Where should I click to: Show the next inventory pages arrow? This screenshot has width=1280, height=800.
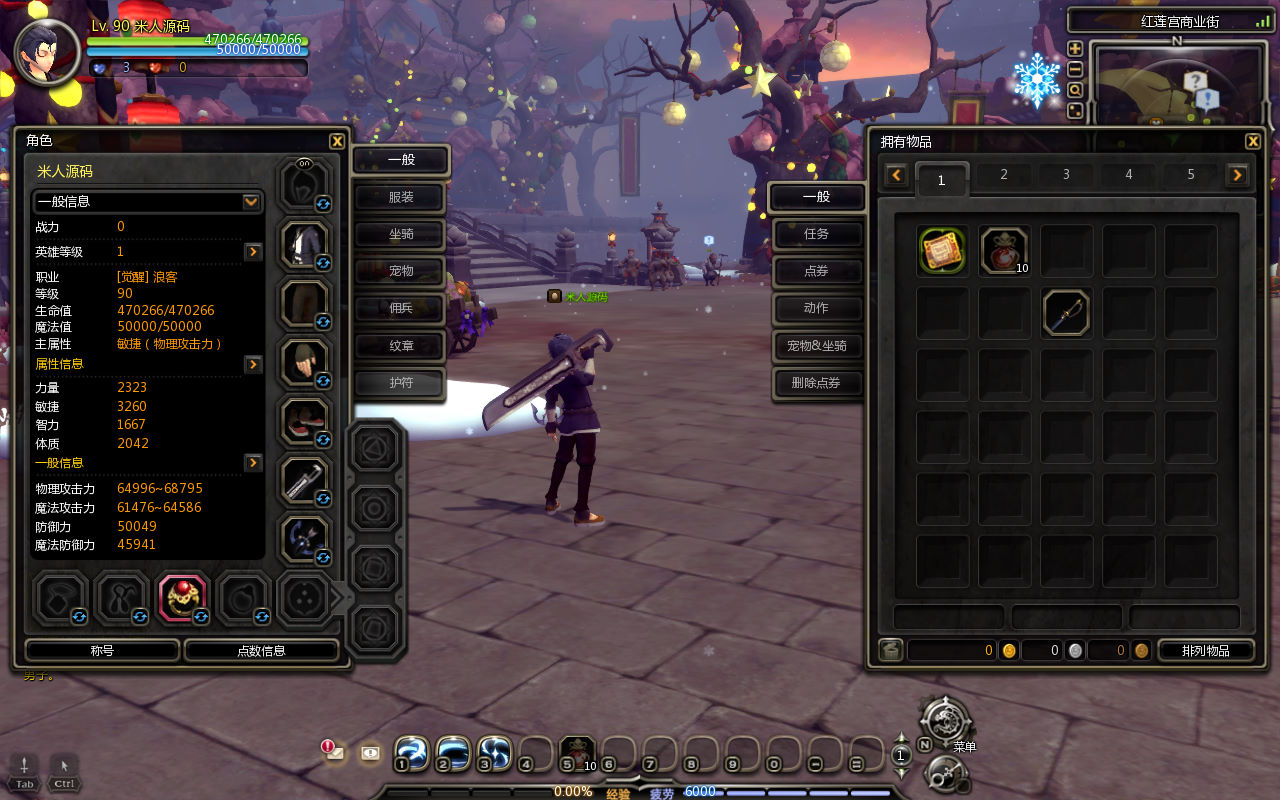tap(1238, 176)
